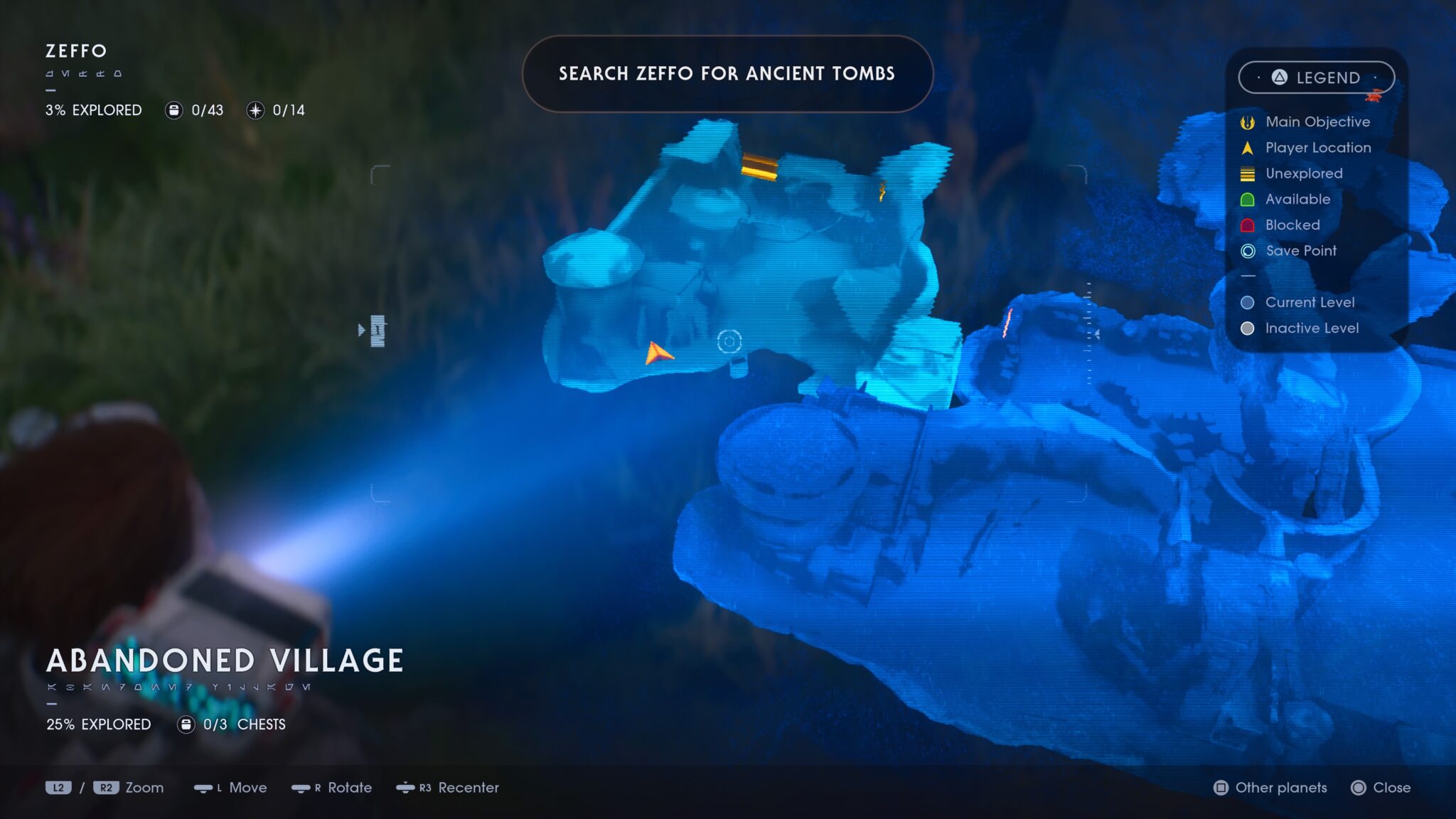This screenshot has width=1456, height=819.
Task: Select the Search Zeffo for Ancient Tombs objective banner
Action: [x=727, y=74]
